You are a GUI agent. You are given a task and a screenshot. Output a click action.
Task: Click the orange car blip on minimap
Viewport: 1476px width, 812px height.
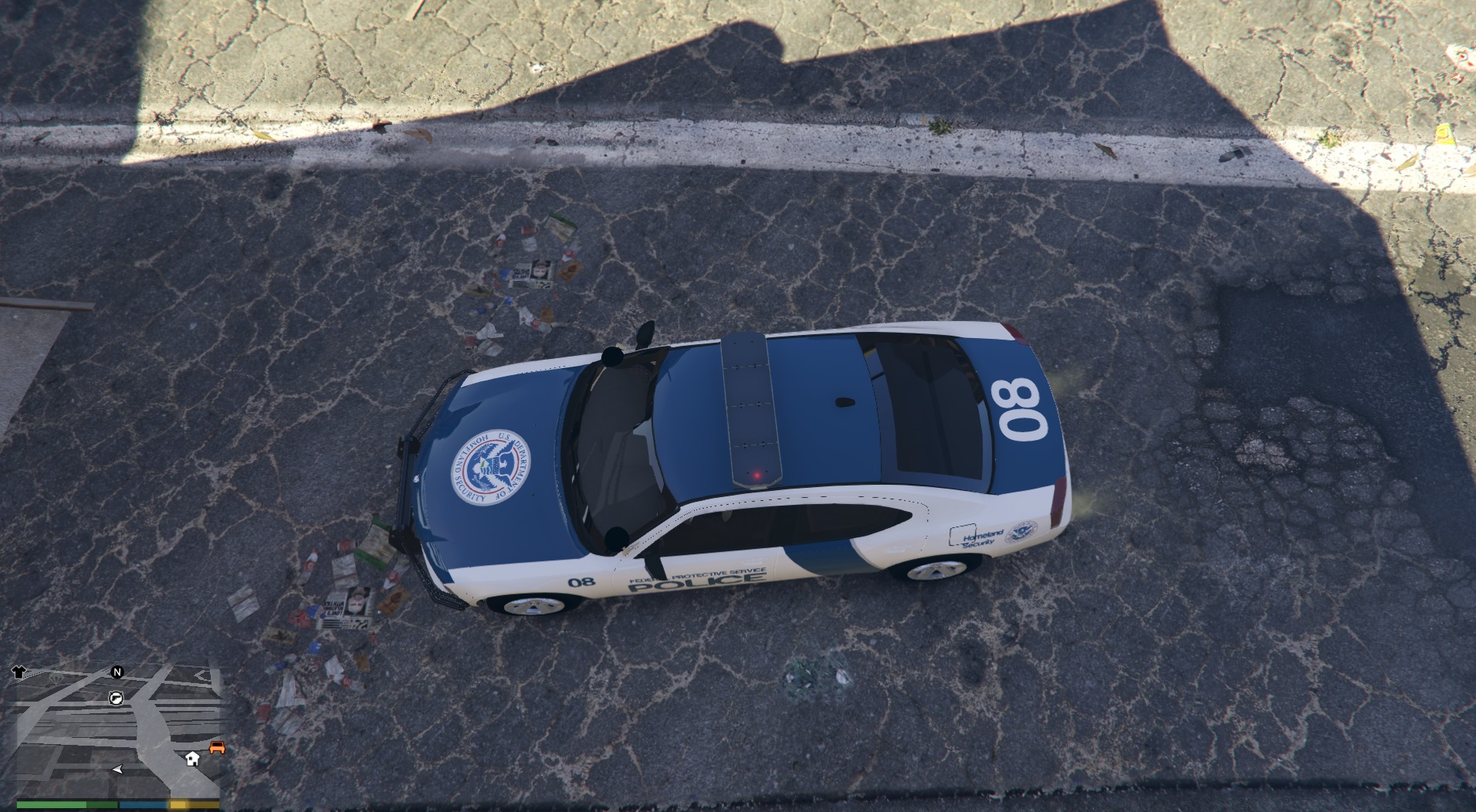pyautogui.click(x=217, y=747)
